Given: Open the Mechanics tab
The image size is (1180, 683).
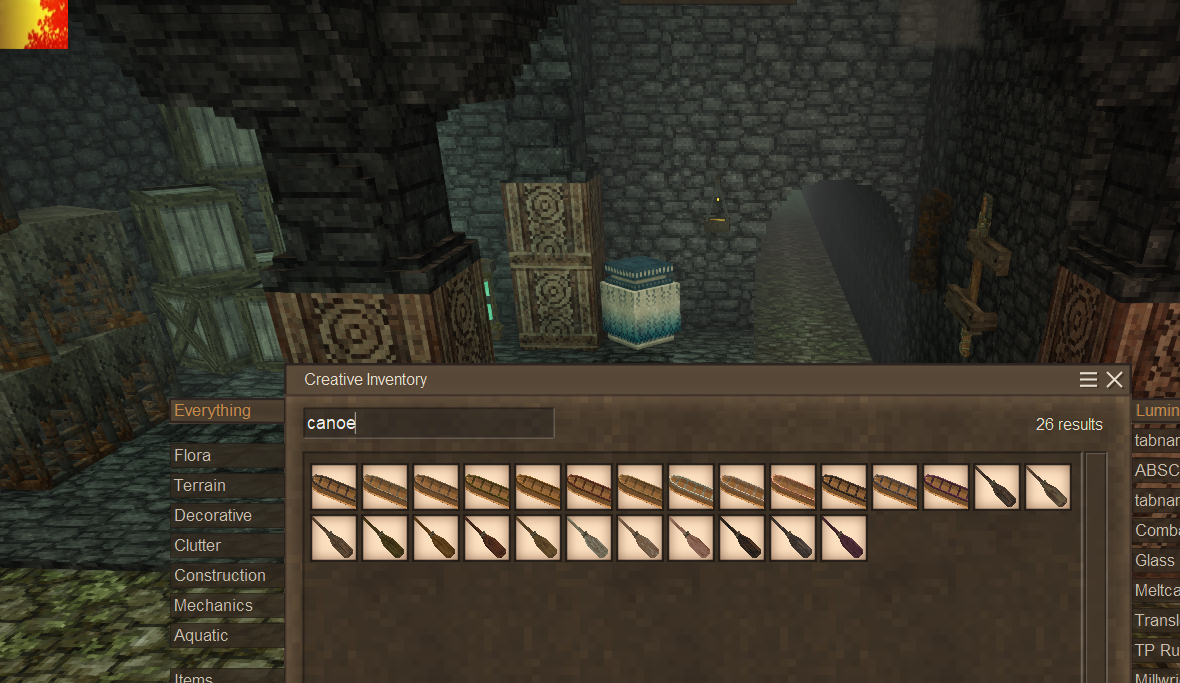Looking at the screenshot, I should pyautogui.click(x=213, y=605).
